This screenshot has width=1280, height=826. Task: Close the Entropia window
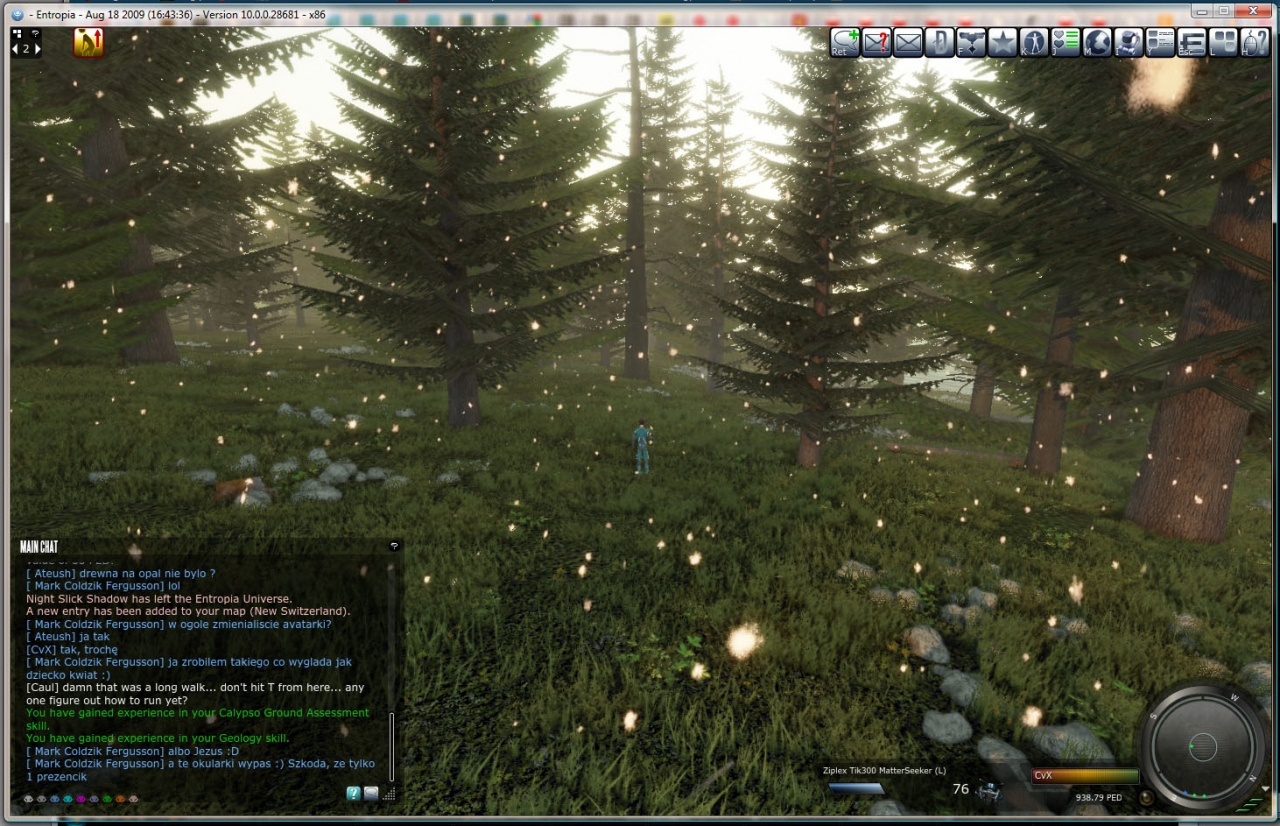[1250, 10]
